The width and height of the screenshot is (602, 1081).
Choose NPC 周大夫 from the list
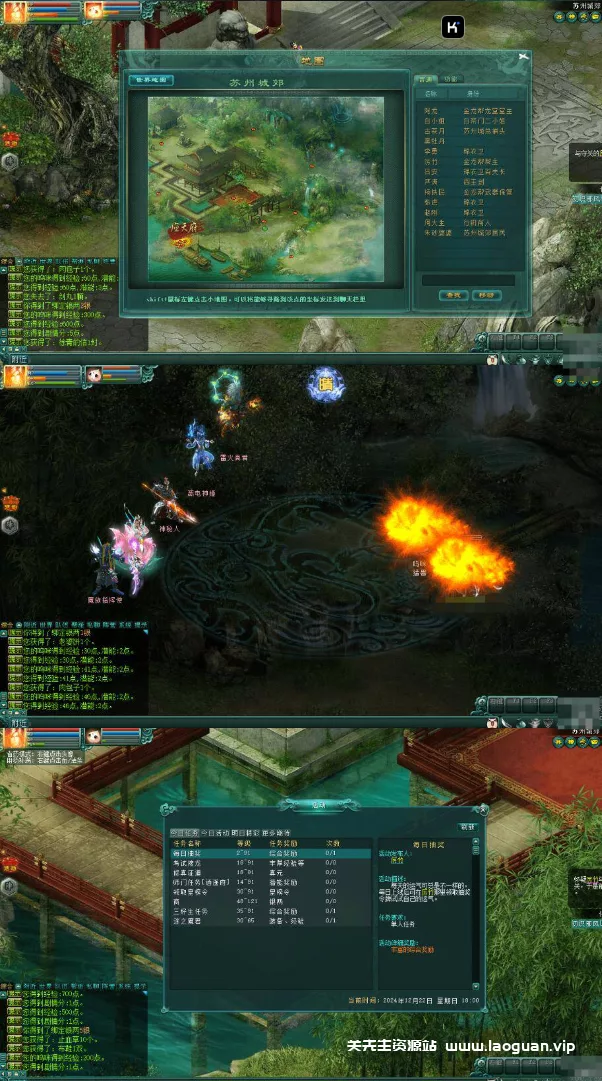coord(432,222)
